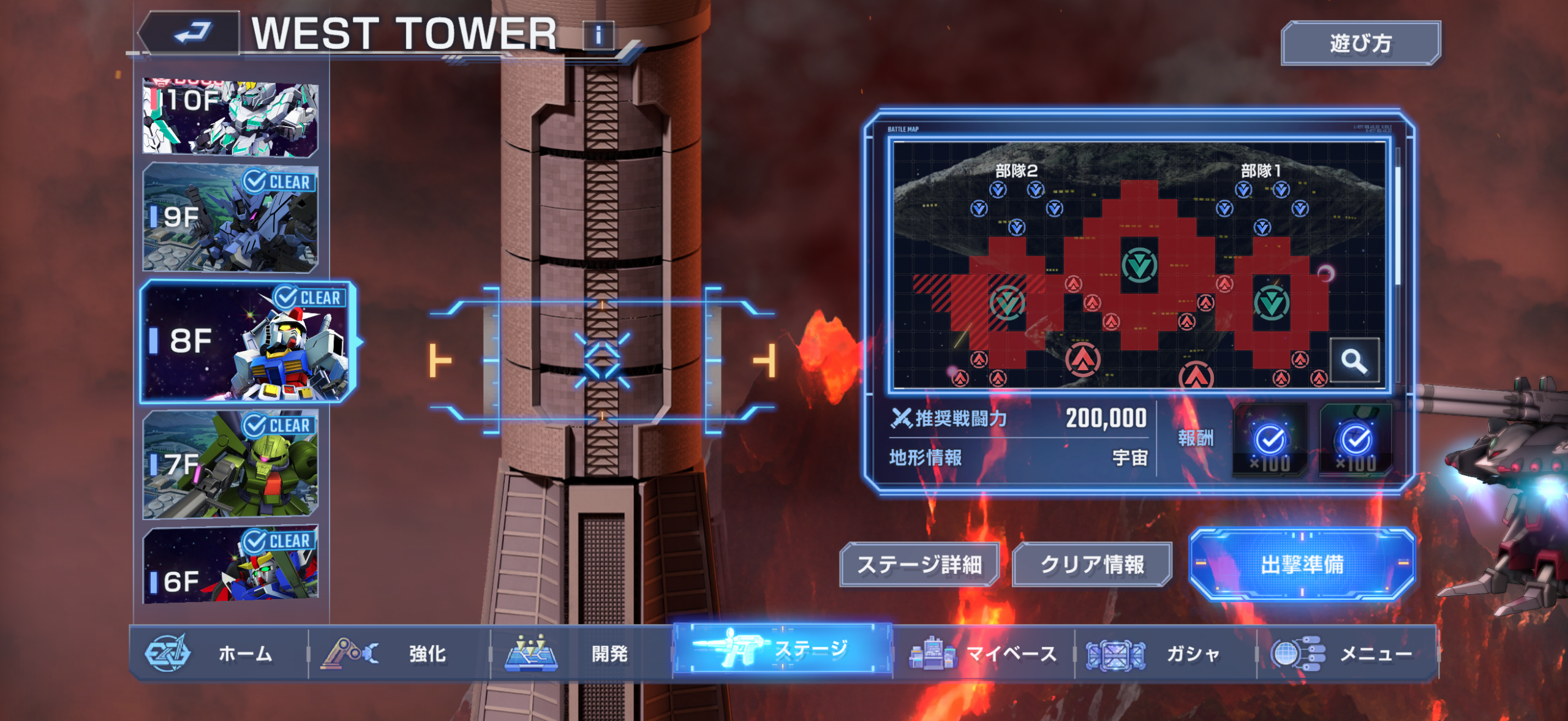The width and height of the screenshot is (1568, 721).
Task: Switch to the ステージ stage tab
Action: [782, 649]
